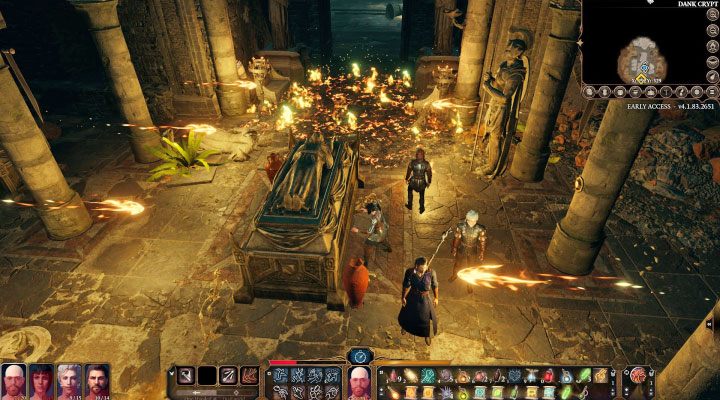Select the bearded party member portrait
Screen dimensions: 720x400
[x=97, y=378]
